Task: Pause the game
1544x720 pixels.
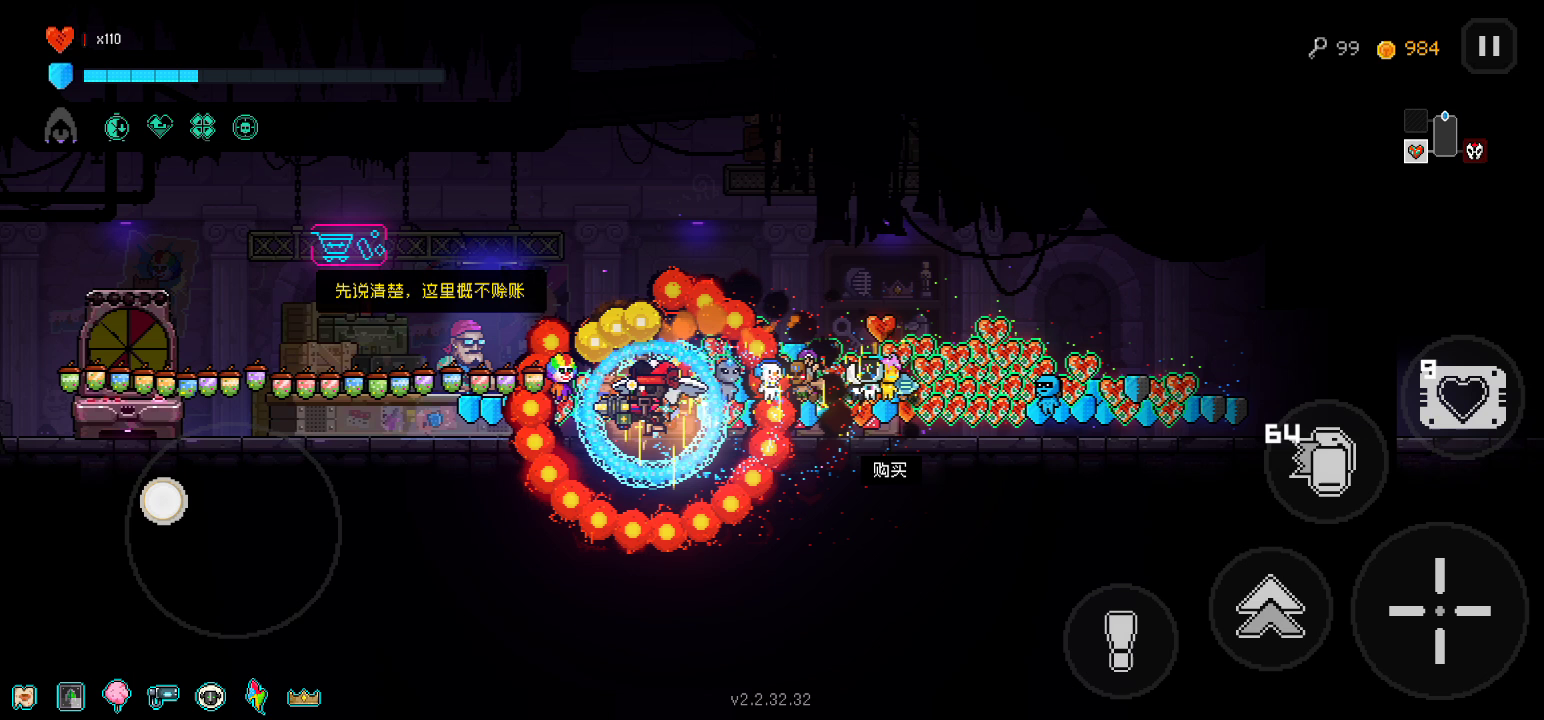Action: pos(1489,46)
